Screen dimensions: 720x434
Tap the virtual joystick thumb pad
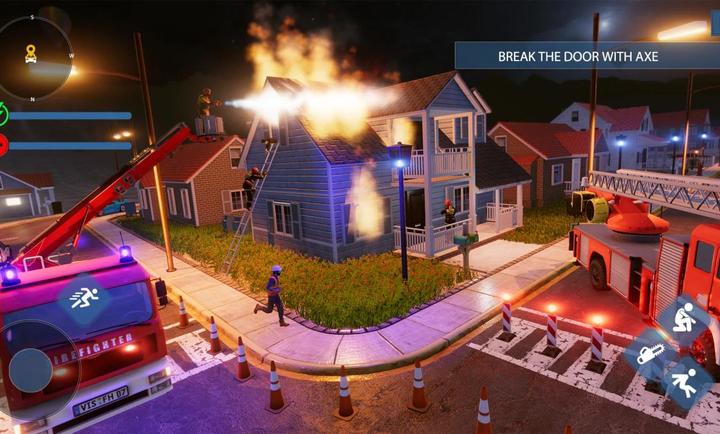point(30,371)
